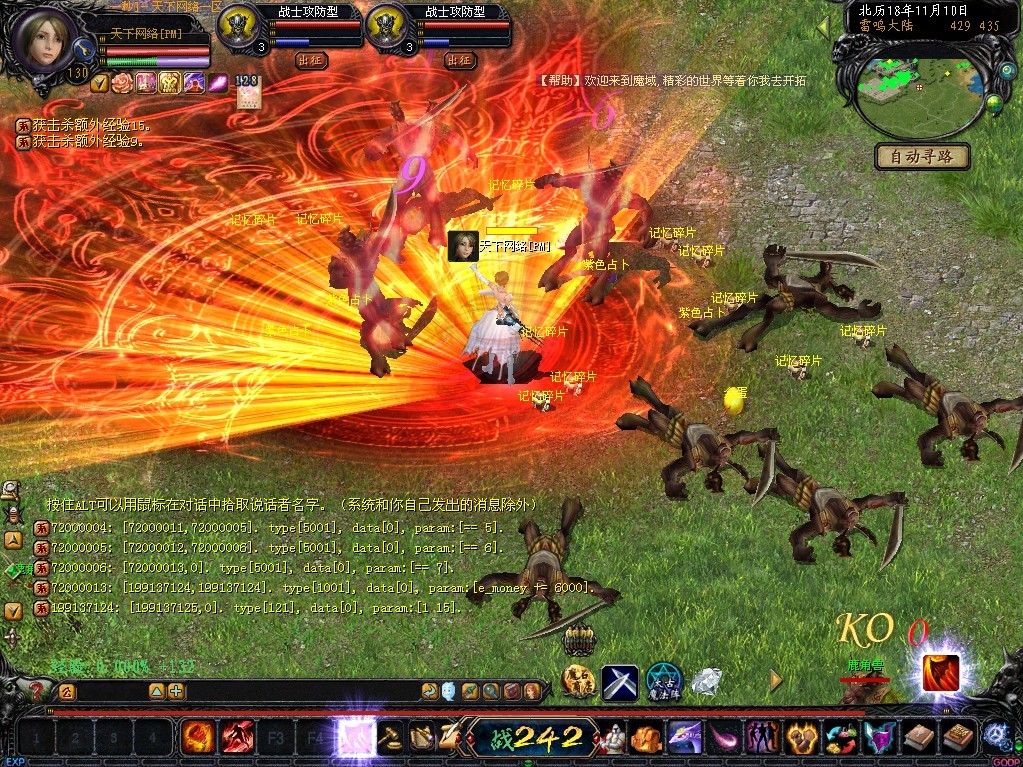Image resolution: width=1023 pixels, height=767 pixels.
Task: Open the pink card item numbered 128
Action: 246,91
